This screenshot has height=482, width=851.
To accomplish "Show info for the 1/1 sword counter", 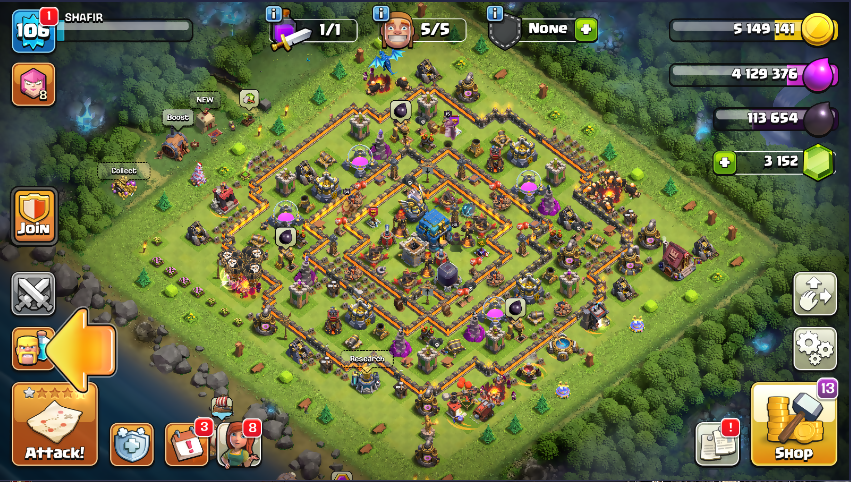I will (x=273, y=13).
